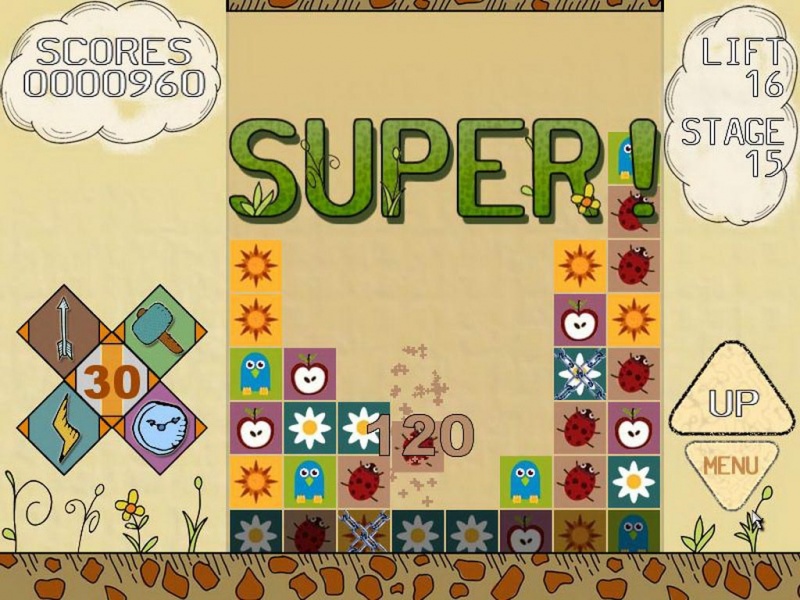Select the chained daisy tile
800x600 pixels.
point(580,373)
